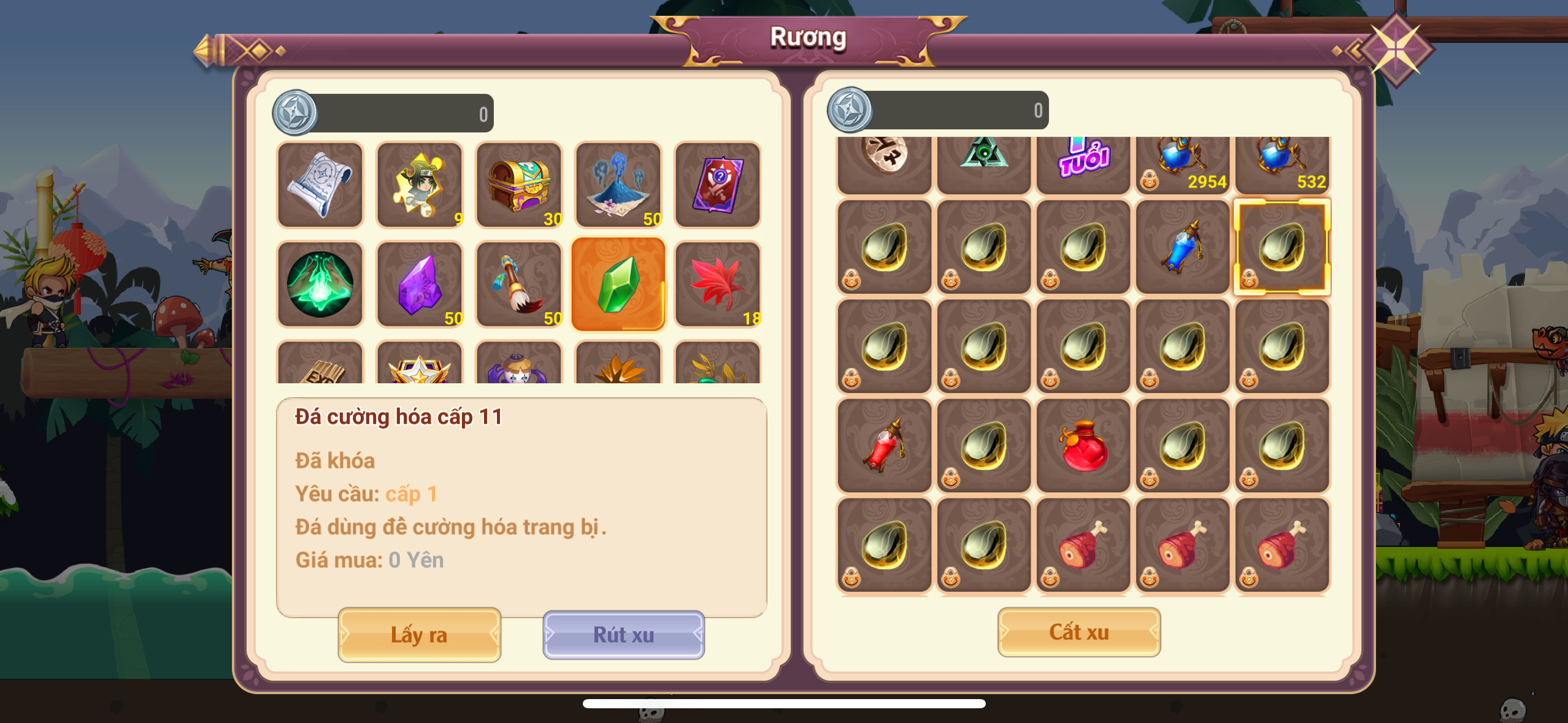Select the ninja puzzle piece item
The width and height of the screenshot is (1568, 723).
(420, 185)
